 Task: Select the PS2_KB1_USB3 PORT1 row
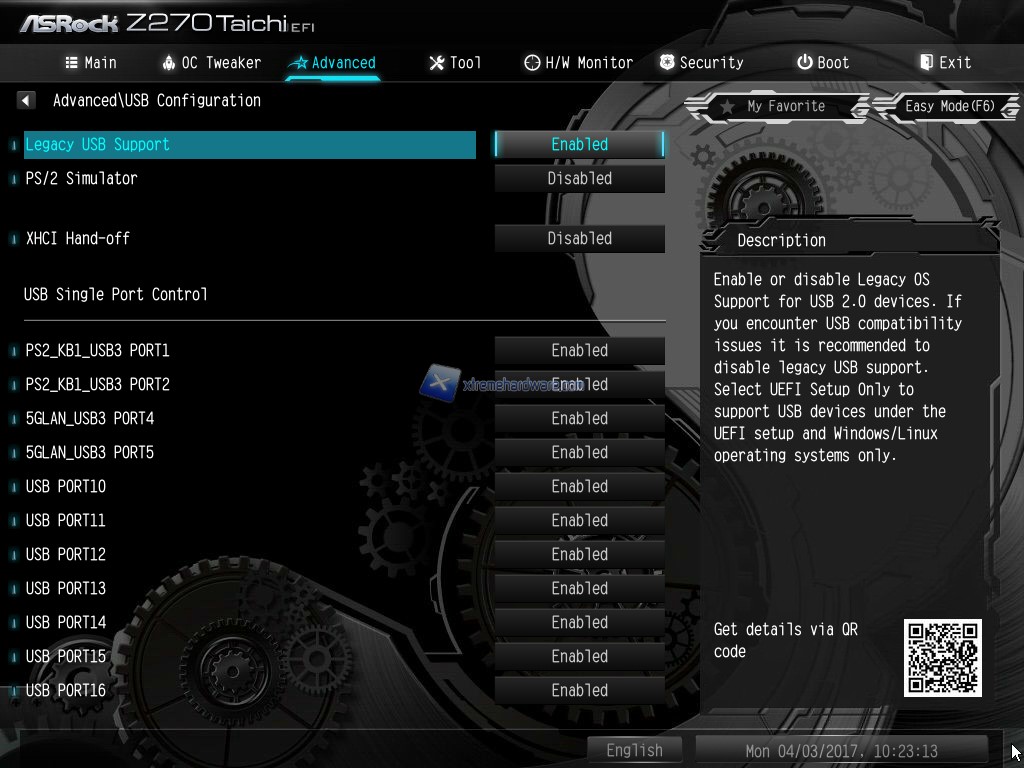pyautogui.click(x=98, y=350)
